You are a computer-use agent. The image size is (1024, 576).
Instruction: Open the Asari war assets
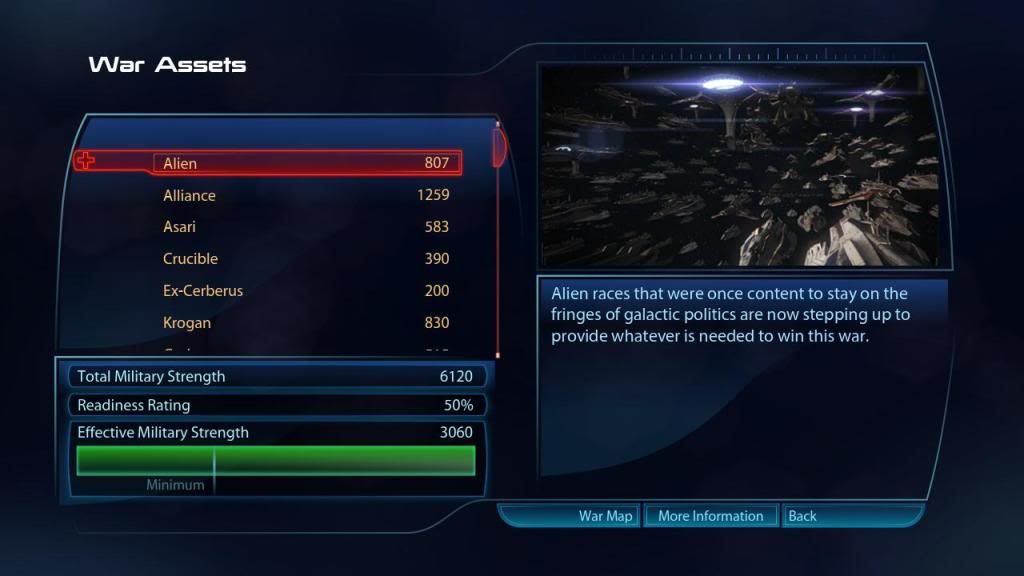306,227
